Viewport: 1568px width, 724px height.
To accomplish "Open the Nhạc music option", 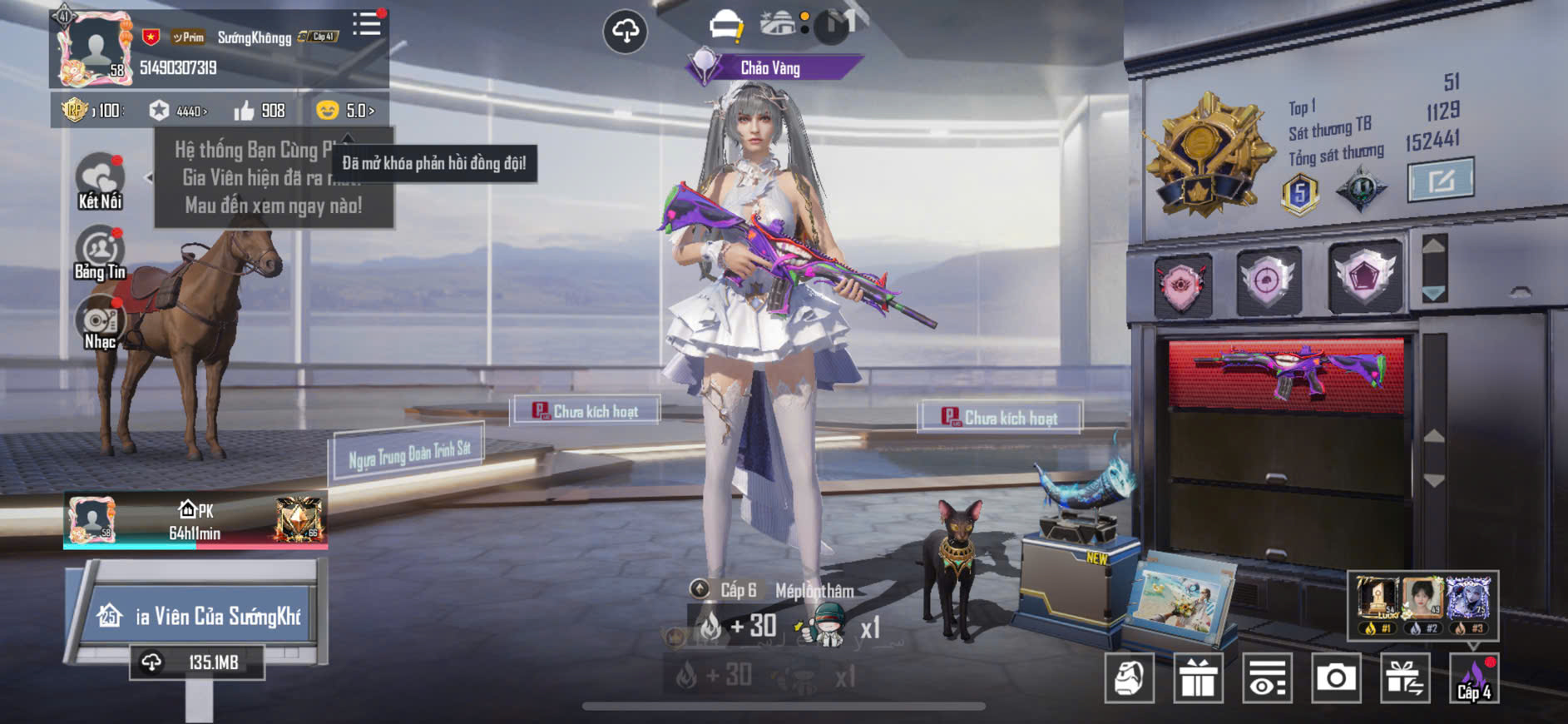I will coord(100,325).
